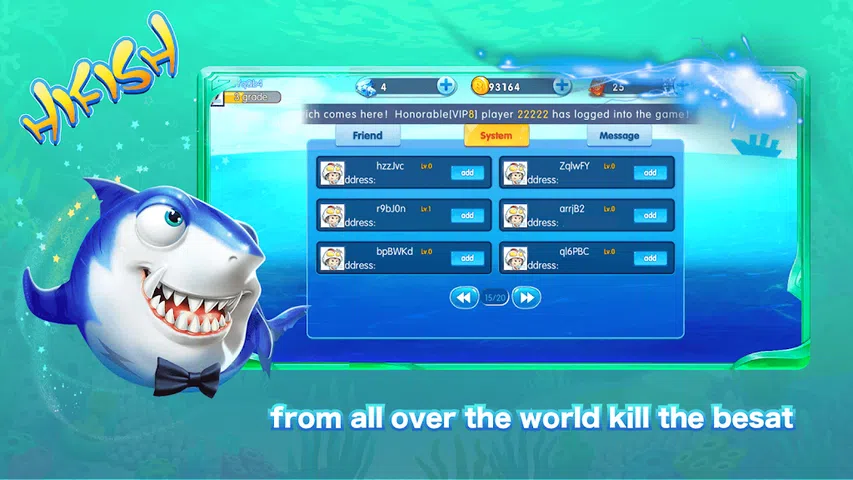Add player arrjB2 as a friend
853x480 pixels.
tap(649, 215)
